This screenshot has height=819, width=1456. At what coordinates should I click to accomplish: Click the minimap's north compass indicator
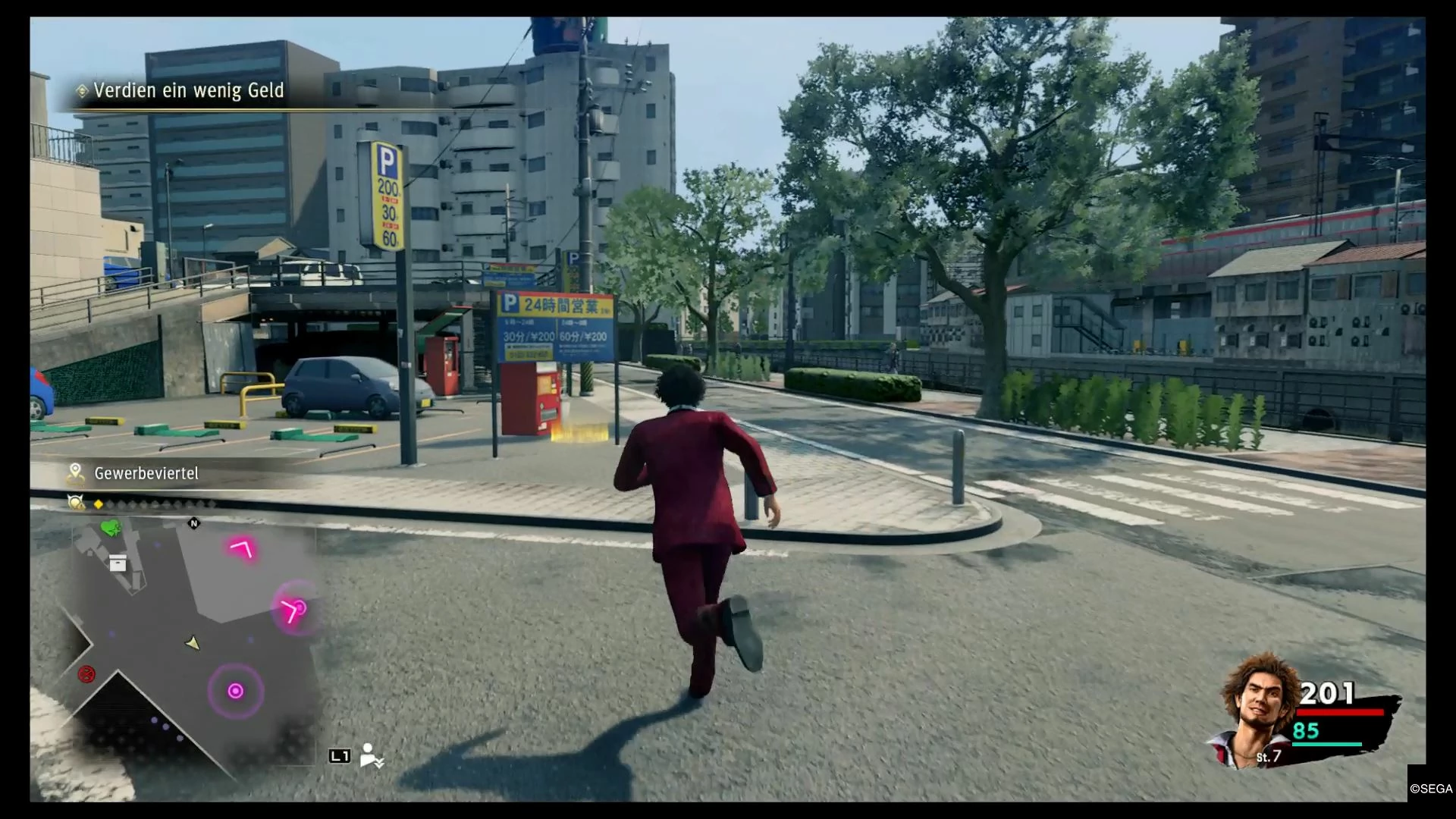194,523
